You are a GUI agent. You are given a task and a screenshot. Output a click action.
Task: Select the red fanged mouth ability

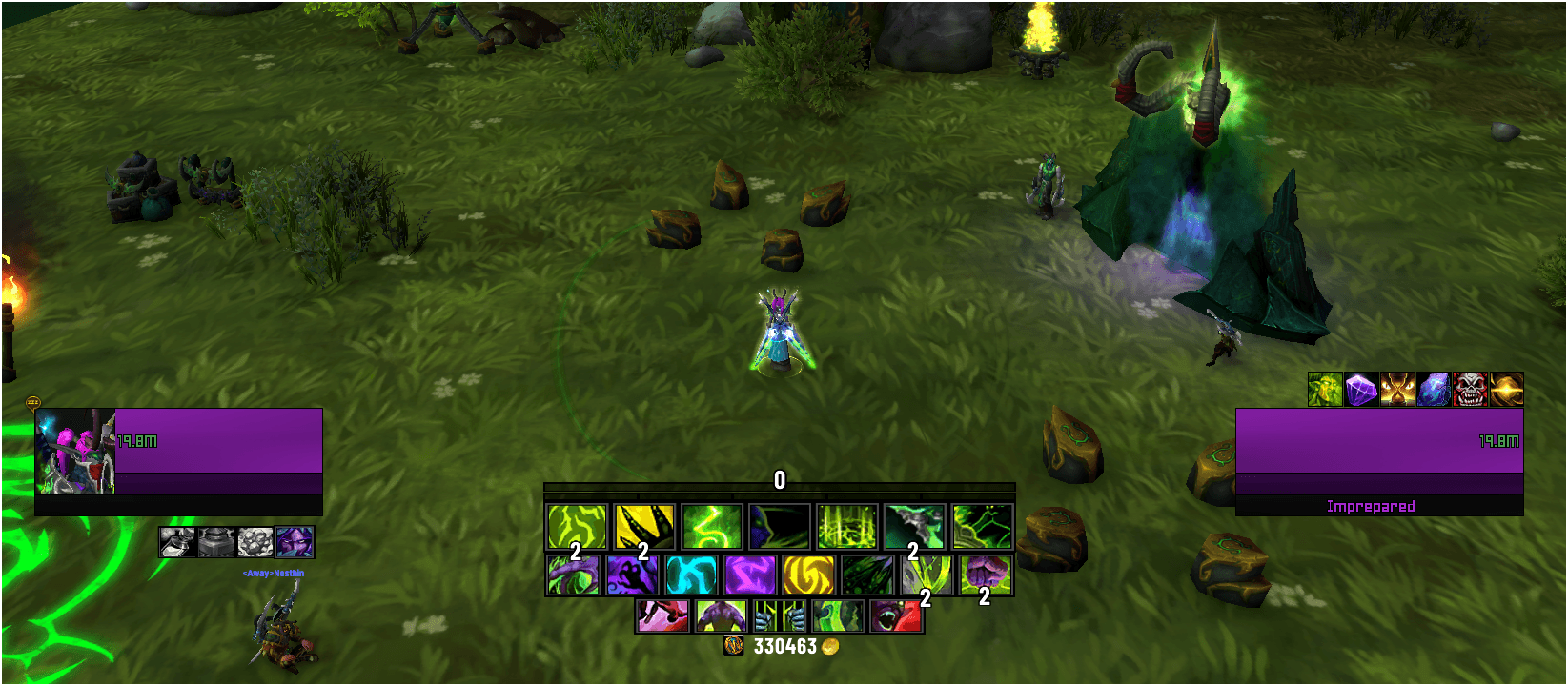pyautogui.click(x=897, y=616)
